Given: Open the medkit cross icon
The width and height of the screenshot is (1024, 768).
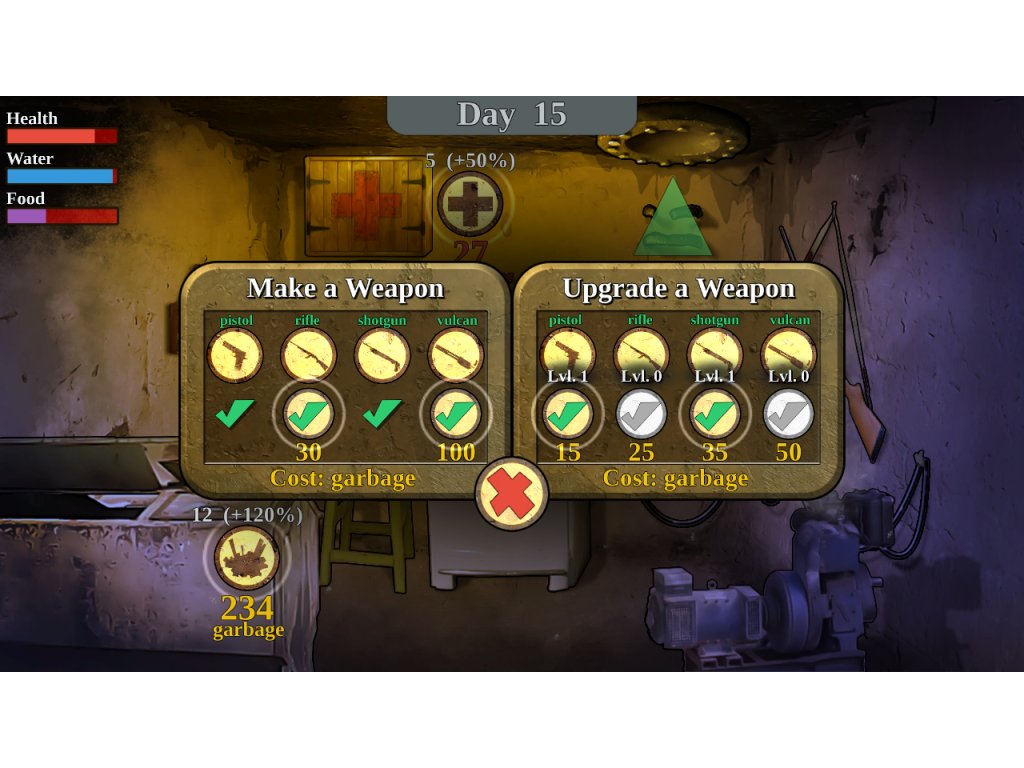Looking at the screenshot, I should tap(470, 204).
